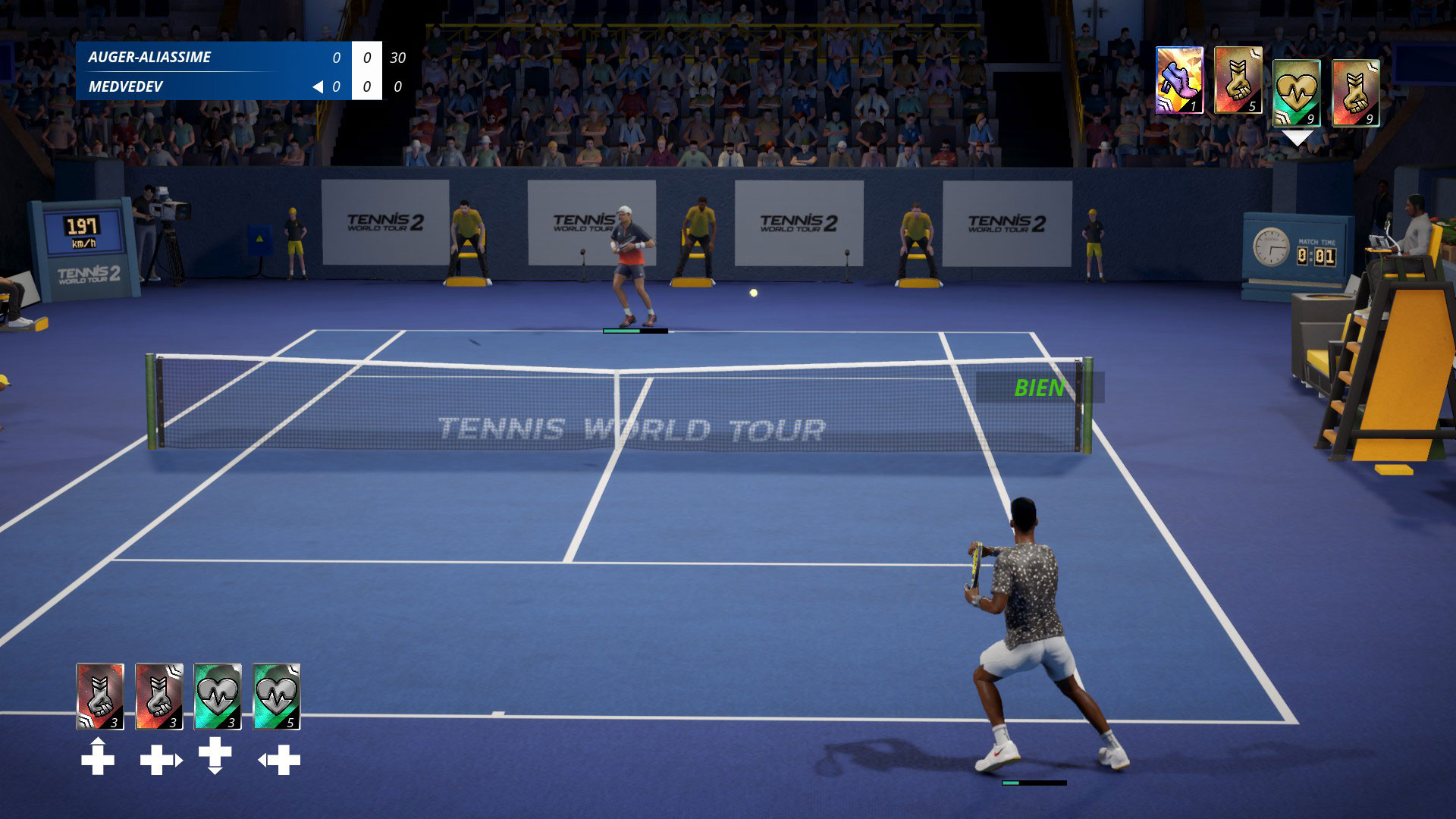
Task: Pick the gold fist card numbered 9
Action: click(1355, 93)
